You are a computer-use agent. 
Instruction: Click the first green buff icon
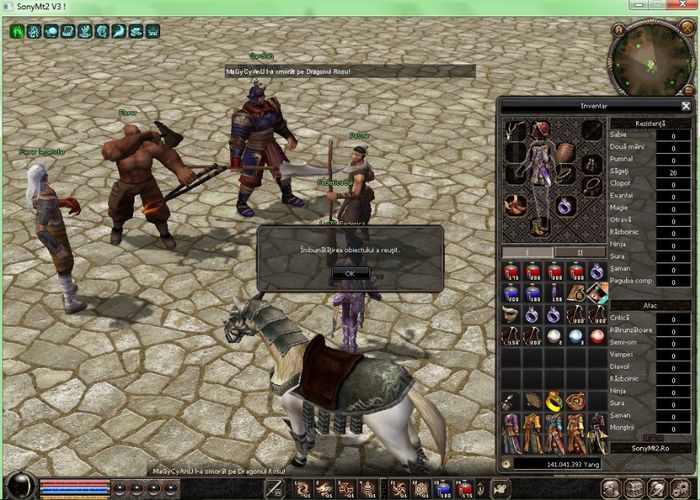click(18, 31)
